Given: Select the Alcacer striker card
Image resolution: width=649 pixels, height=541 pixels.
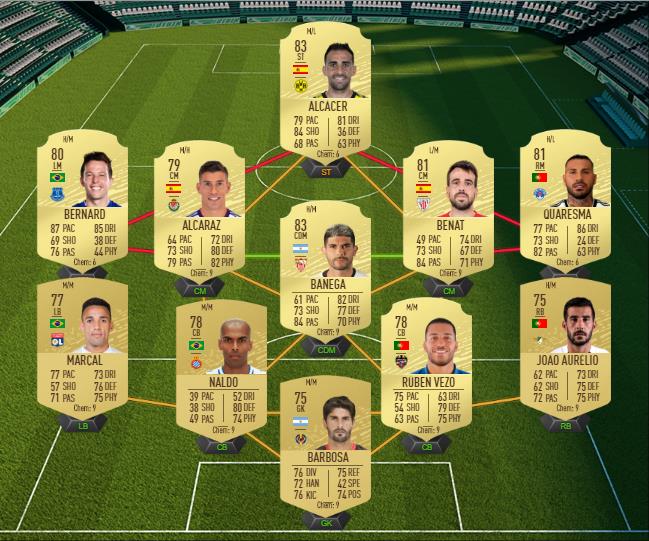Looking at the screenshot, I should point(324,95).
